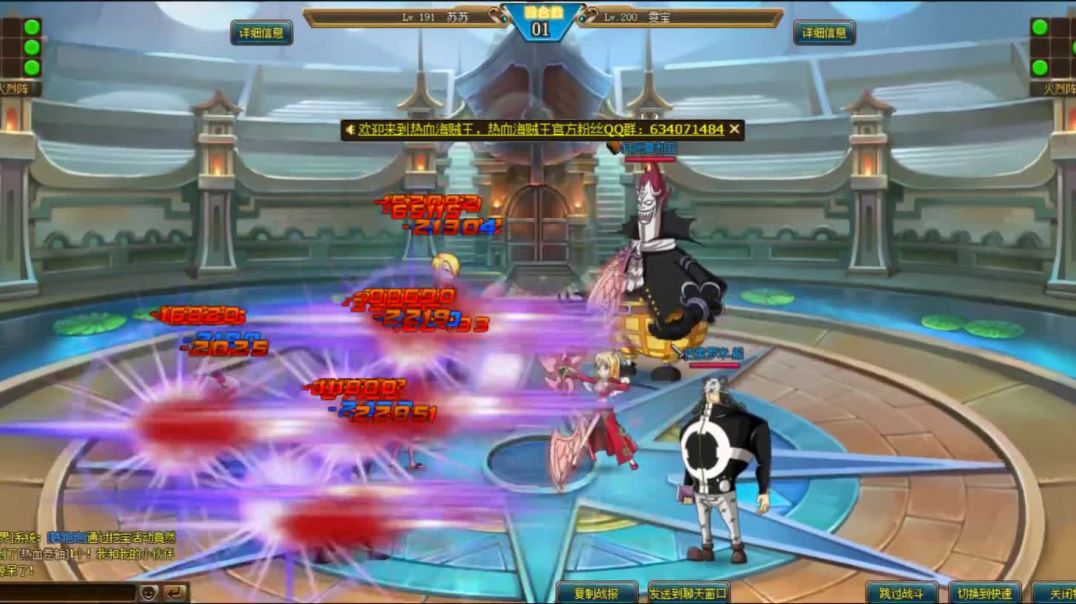
Task: Open the chat emoji picker
Action: pyautogui.click(x=148, y=593)
